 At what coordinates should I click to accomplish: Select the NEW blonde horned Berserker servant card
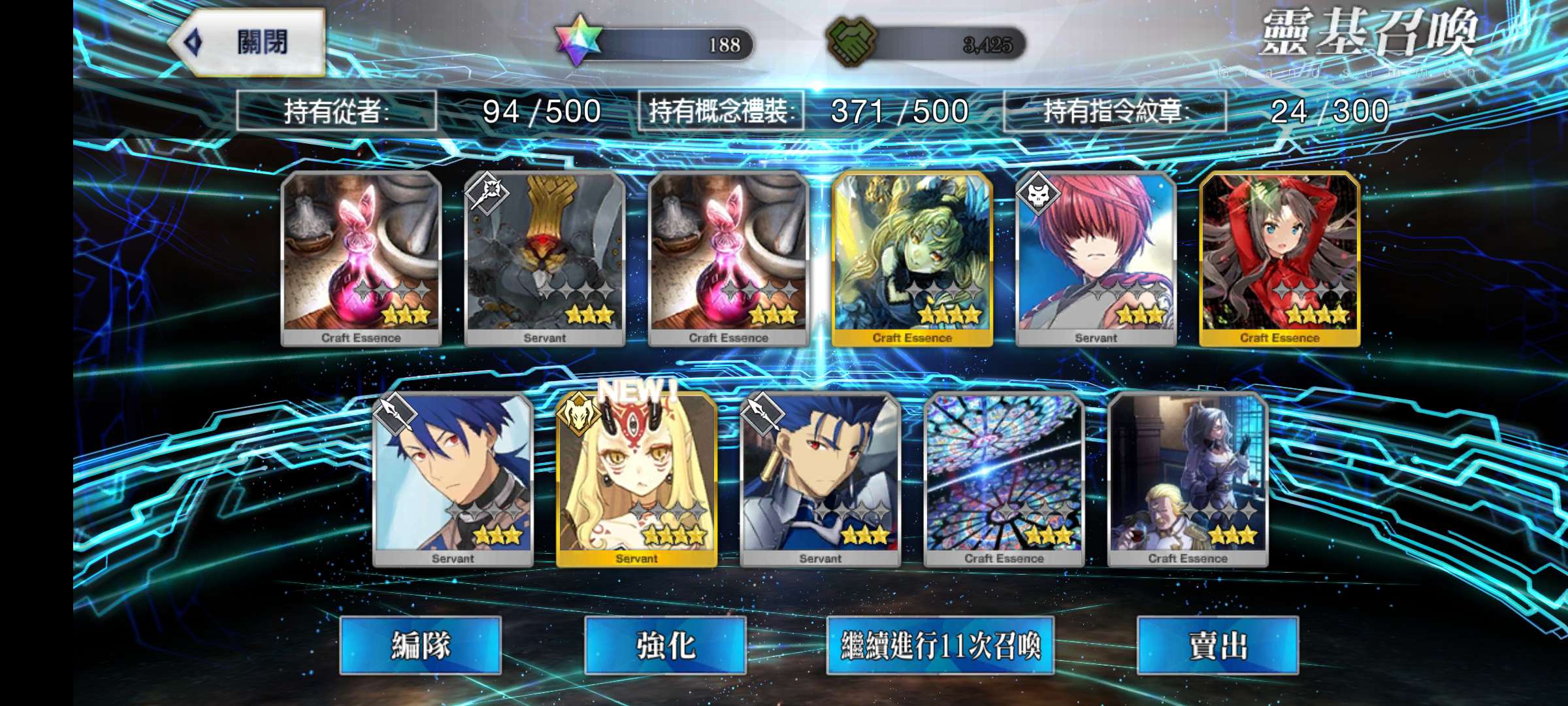click(636, 479)
